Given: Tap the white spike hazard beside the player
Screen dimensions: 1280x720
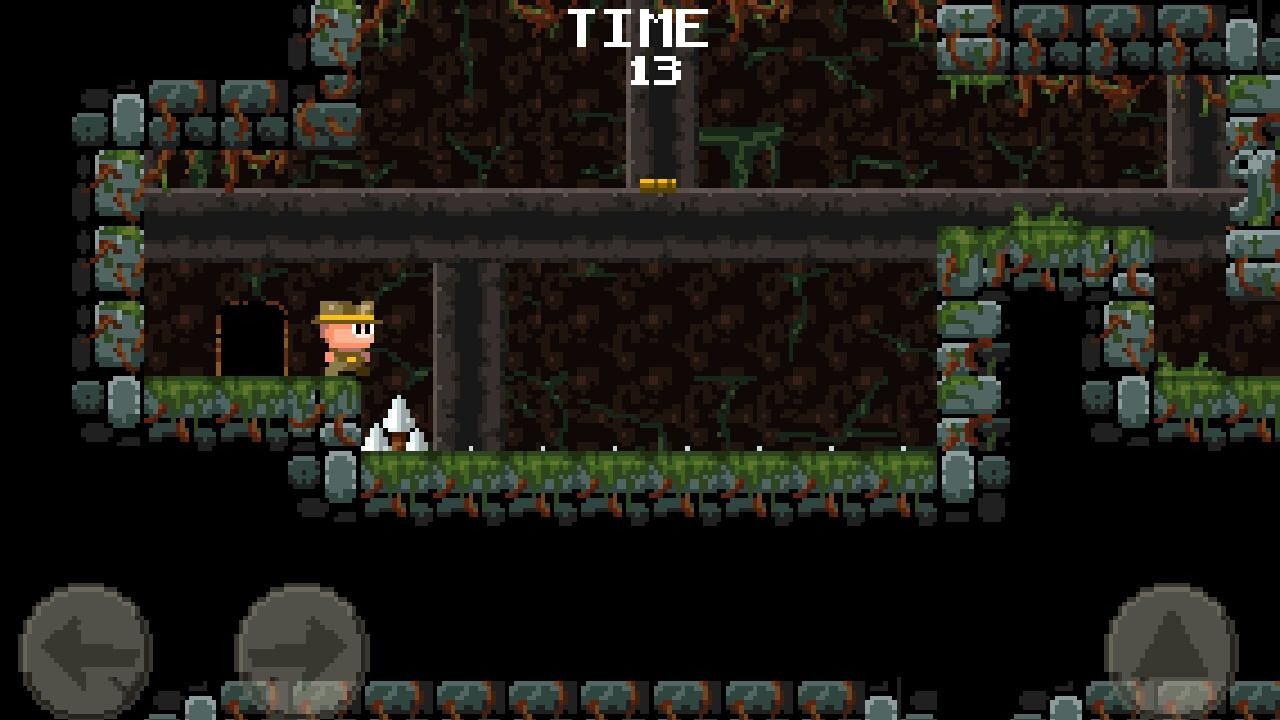Looking at the screenshot, I should pyautogui.click(x=397, y=425).
